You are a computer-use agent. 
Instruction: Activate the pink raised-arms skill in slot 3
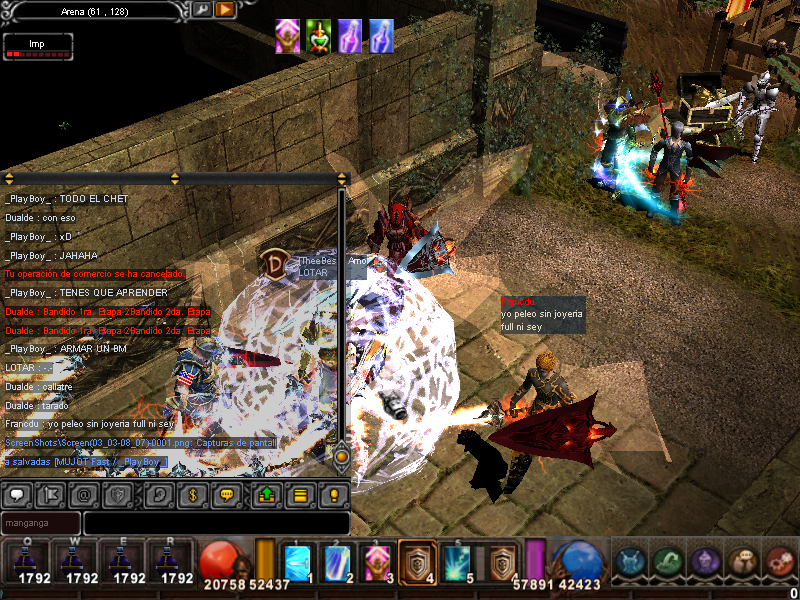point(376,562)
